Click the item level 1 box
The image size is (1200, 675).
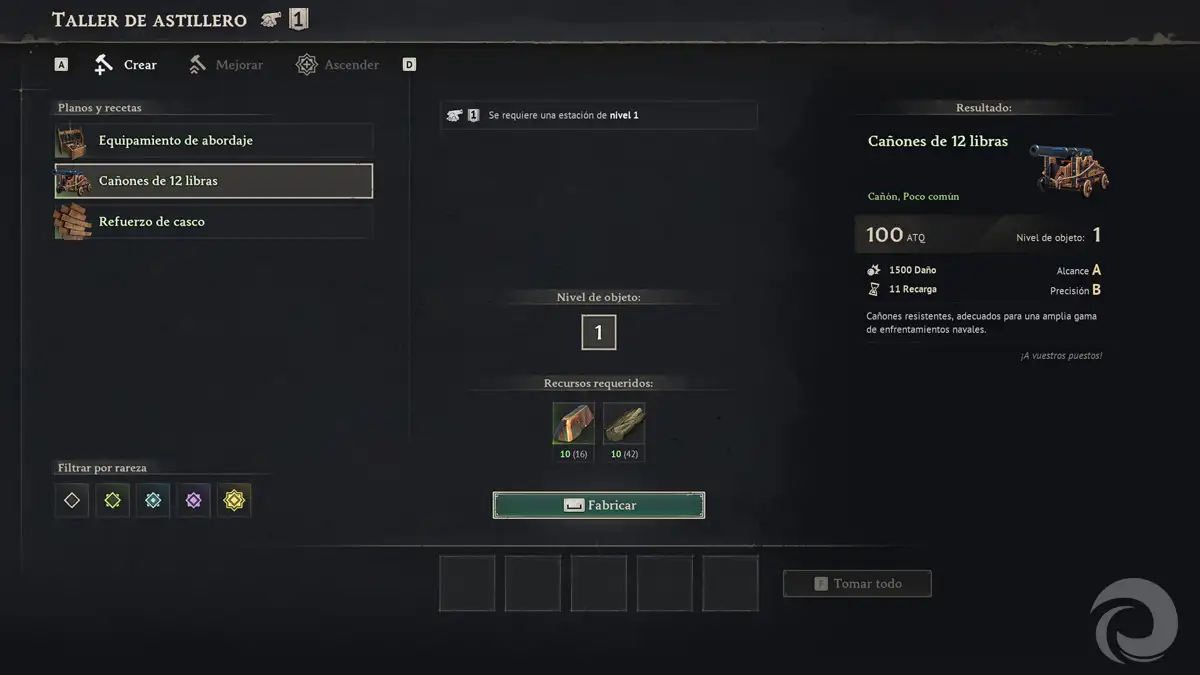coord(599,333)
